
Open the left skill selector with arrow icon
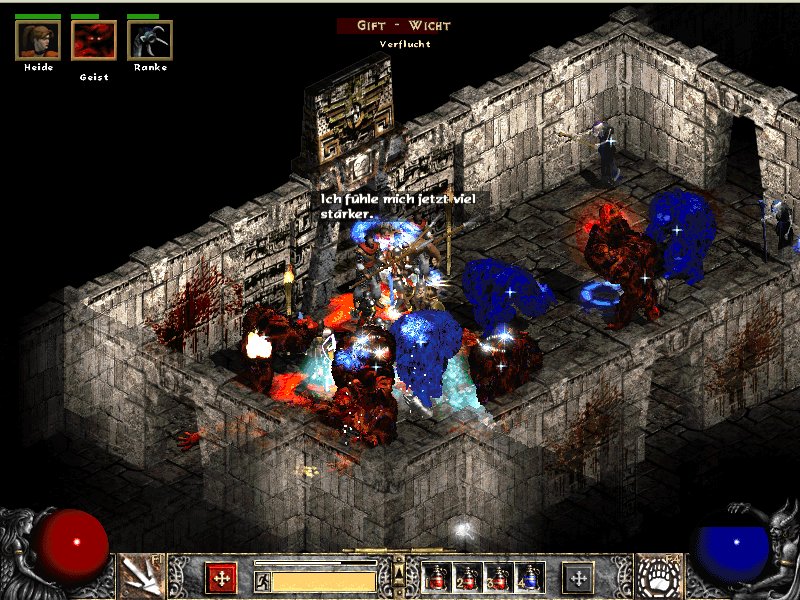141,577
